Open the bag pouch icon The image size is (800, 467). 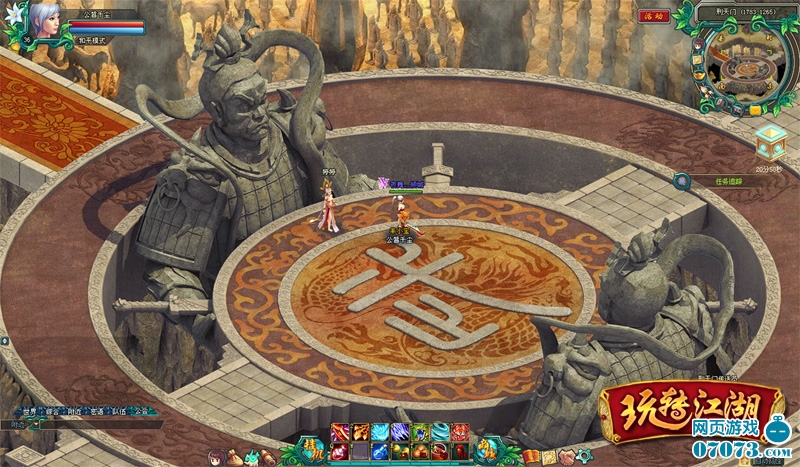point(233,457)
